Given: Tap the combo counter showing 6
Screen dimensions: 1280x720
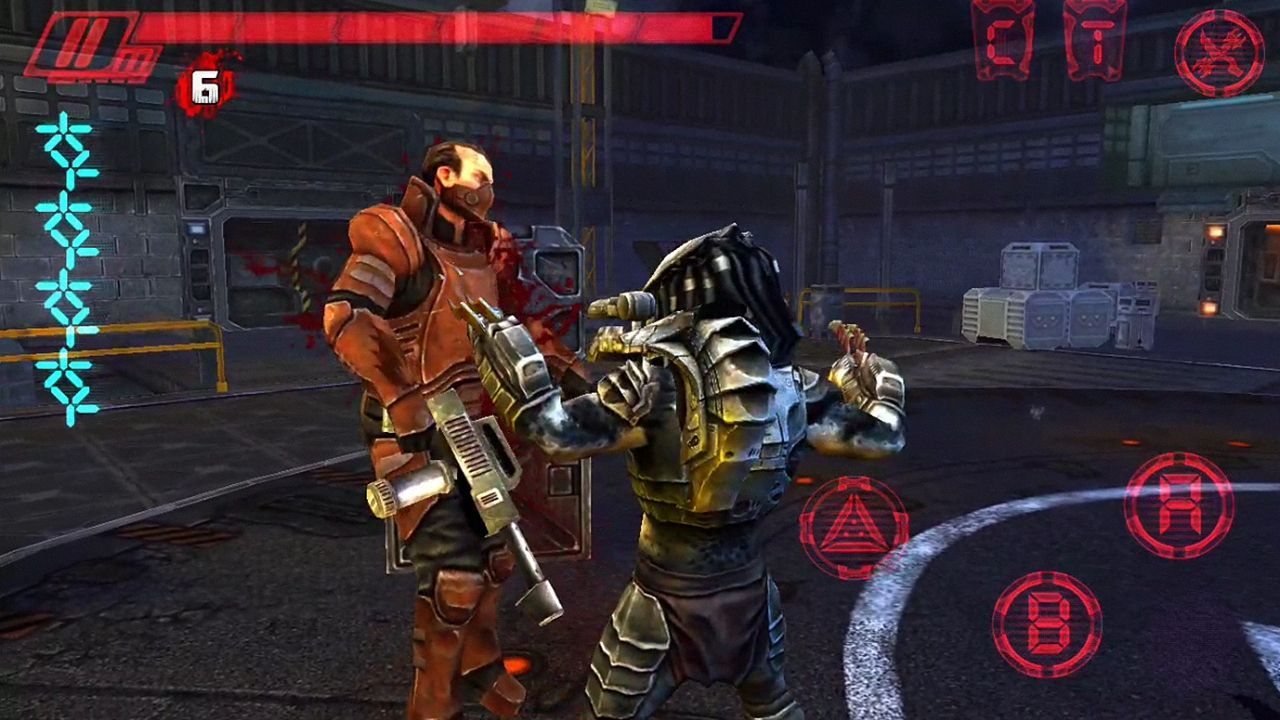Looking at the screenshot, I should coord(207,85).
